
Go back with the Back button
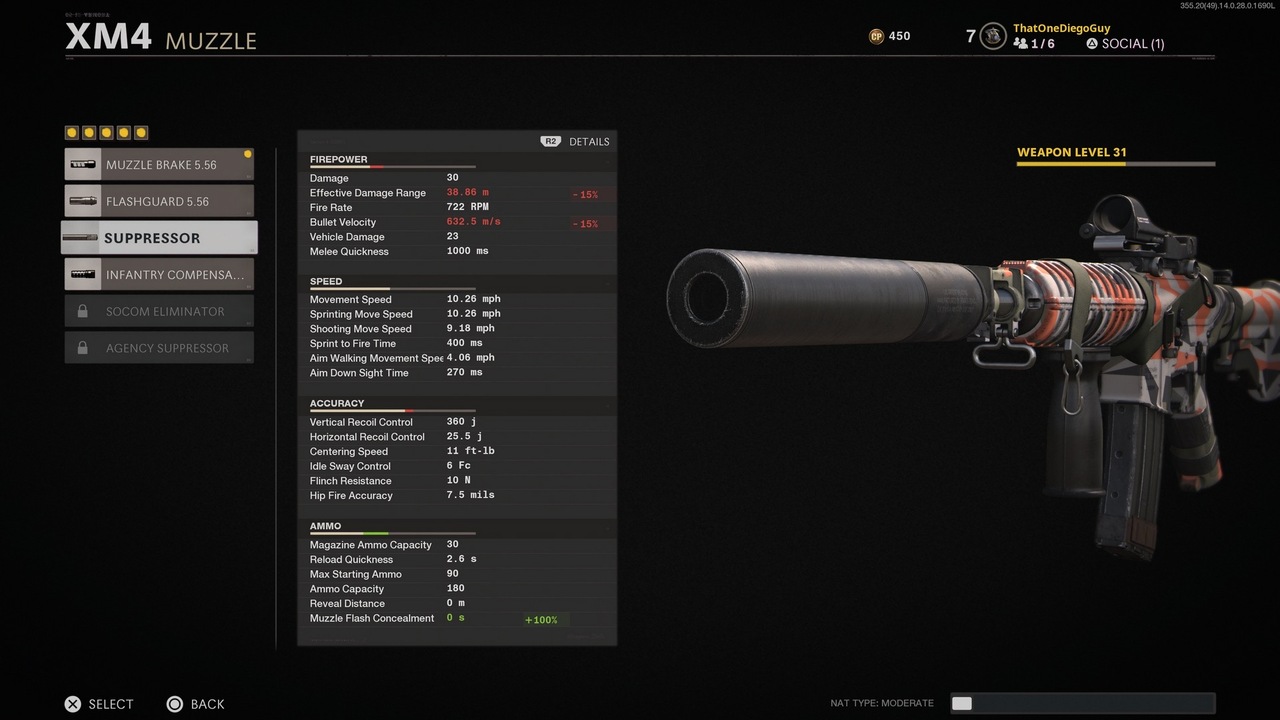pos(196,704)
